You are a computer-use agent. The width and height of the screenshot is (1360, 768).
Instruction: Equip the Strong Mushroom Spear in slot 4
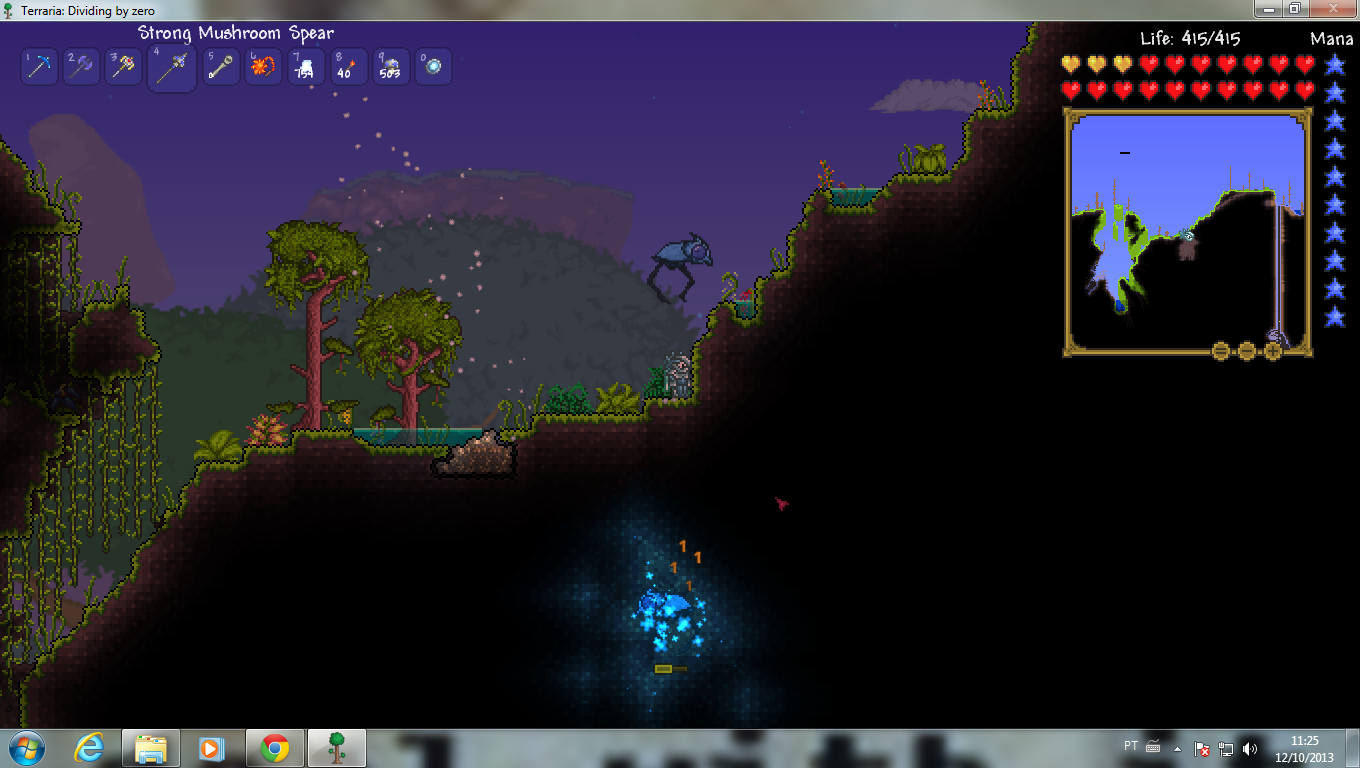pyautogui.click(x=171, y=66)
